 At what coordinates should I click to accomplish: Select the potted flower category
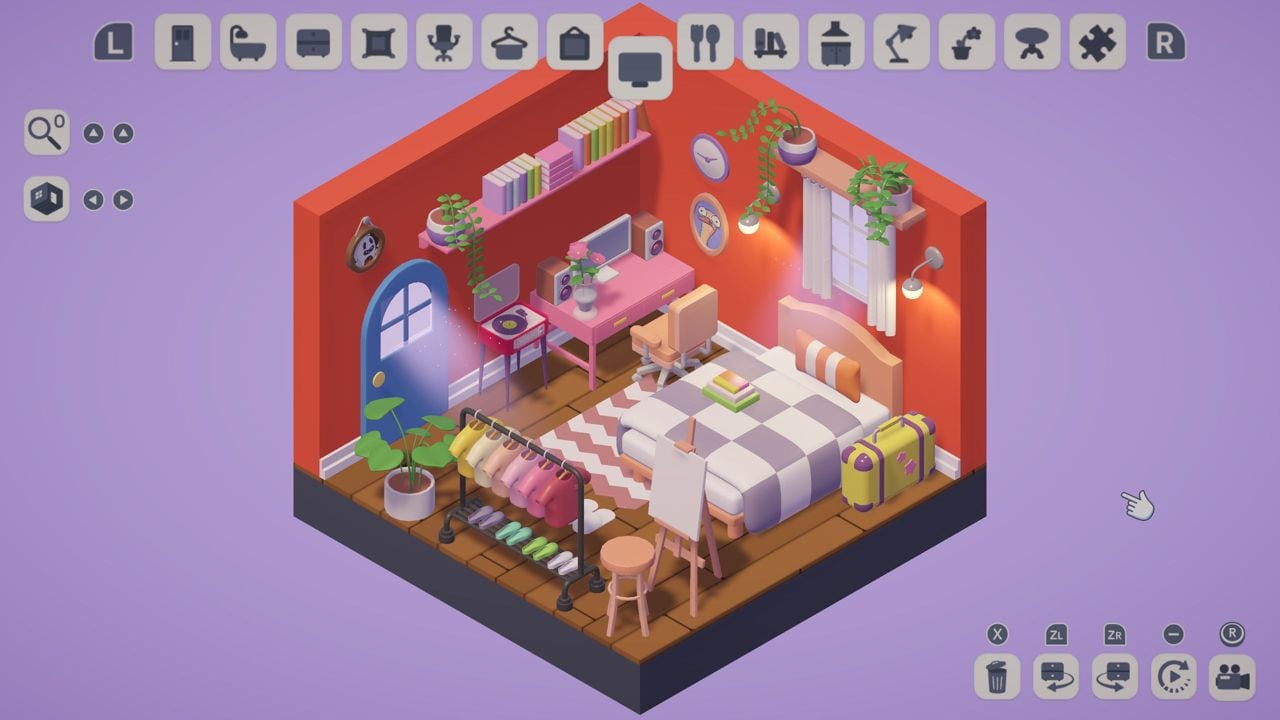[x=966, y=42]
